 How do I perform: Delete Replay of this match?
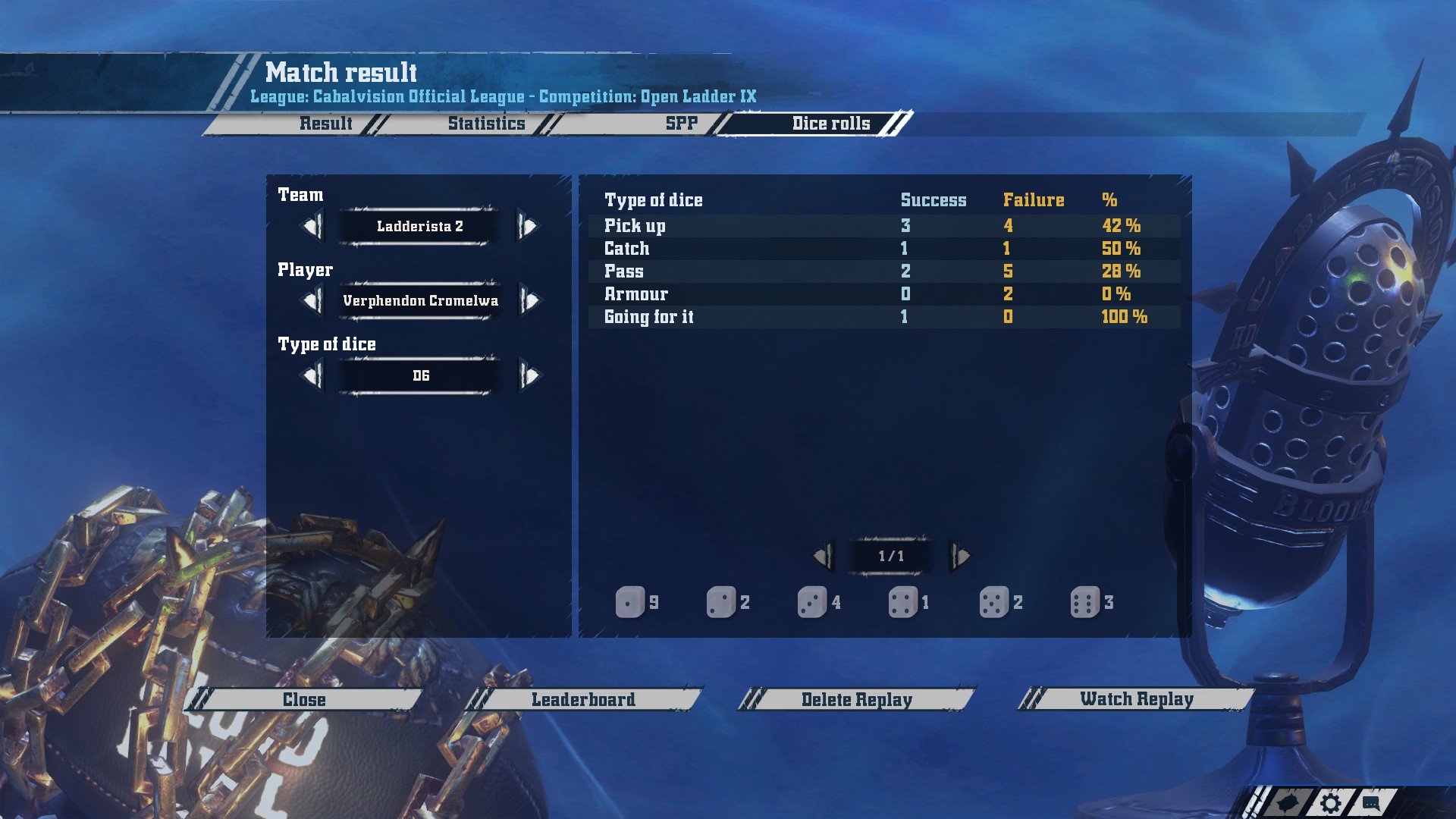coord(856,699)
